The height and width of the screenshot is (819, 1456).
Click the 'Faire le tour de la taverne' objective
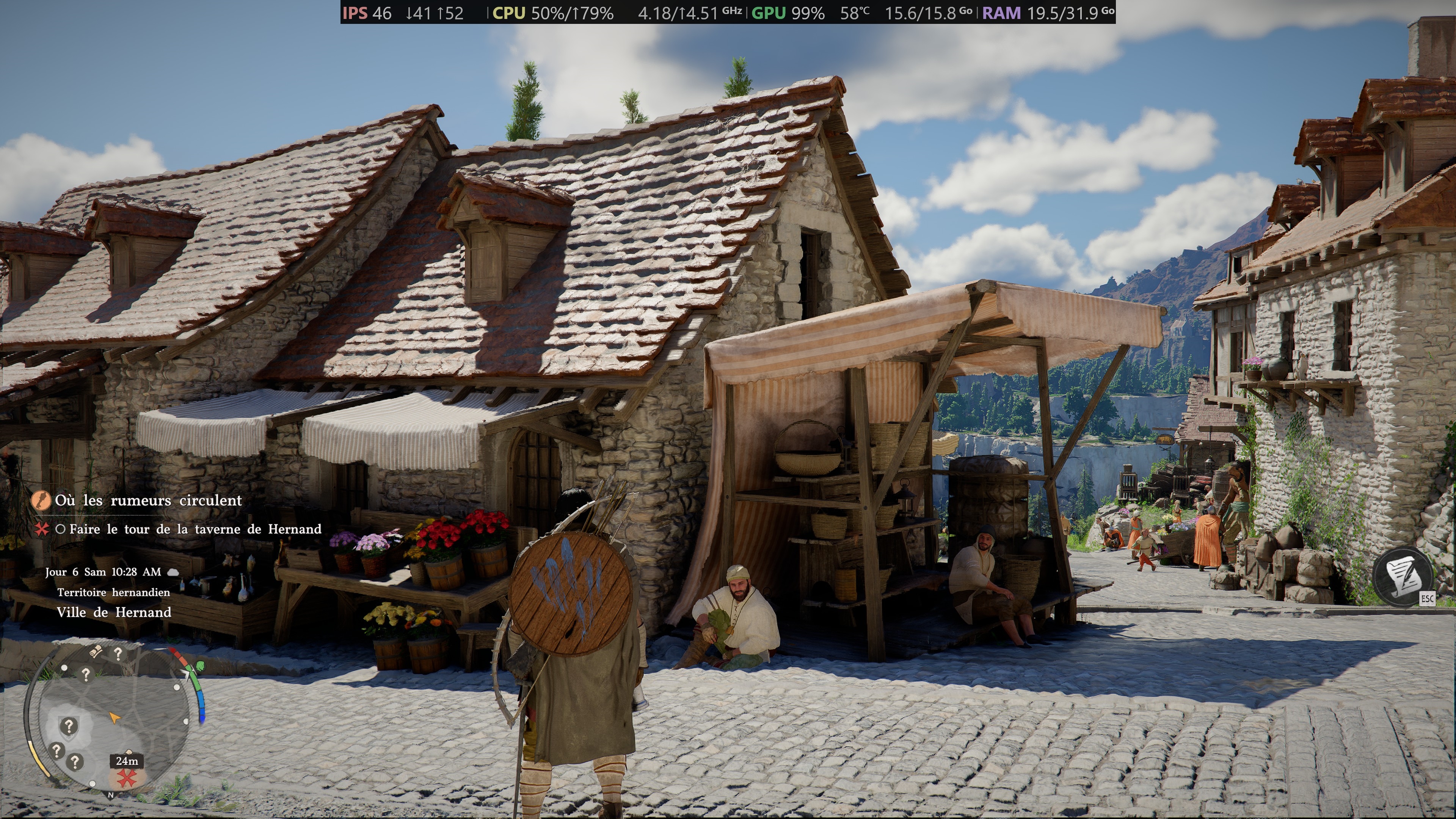tap(195, 529)
